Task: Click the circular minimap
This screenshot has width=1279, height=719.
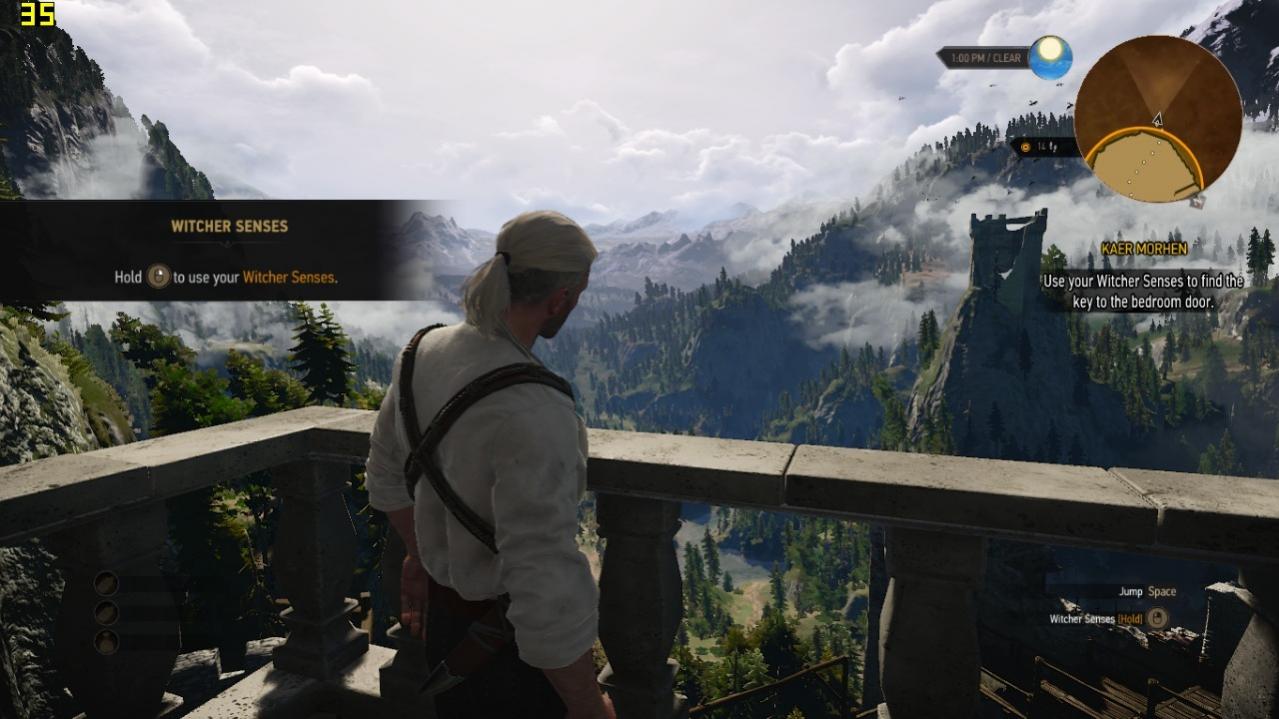Action: 1158,119
